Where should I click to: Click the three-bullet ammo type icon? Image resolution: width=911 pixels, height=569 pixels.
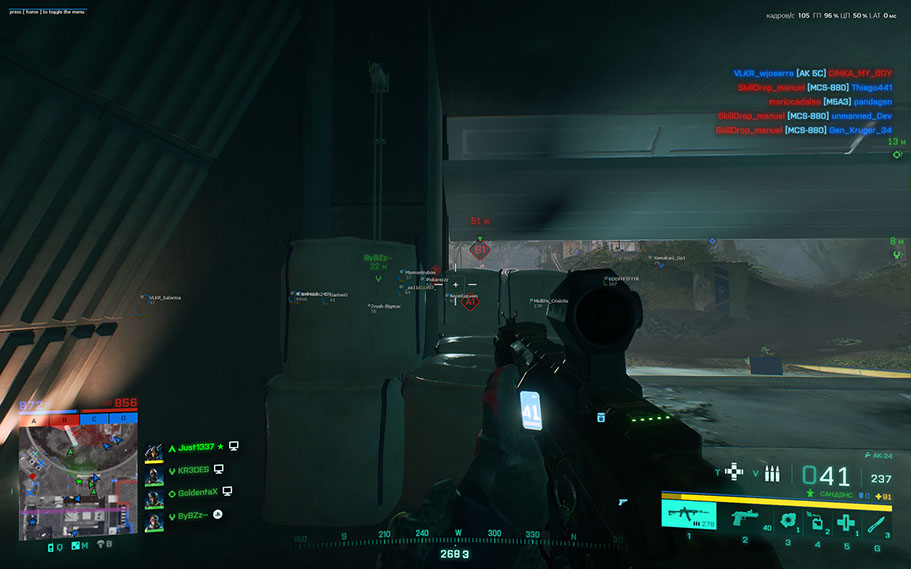pyautogui.click(x=772, y=473)
